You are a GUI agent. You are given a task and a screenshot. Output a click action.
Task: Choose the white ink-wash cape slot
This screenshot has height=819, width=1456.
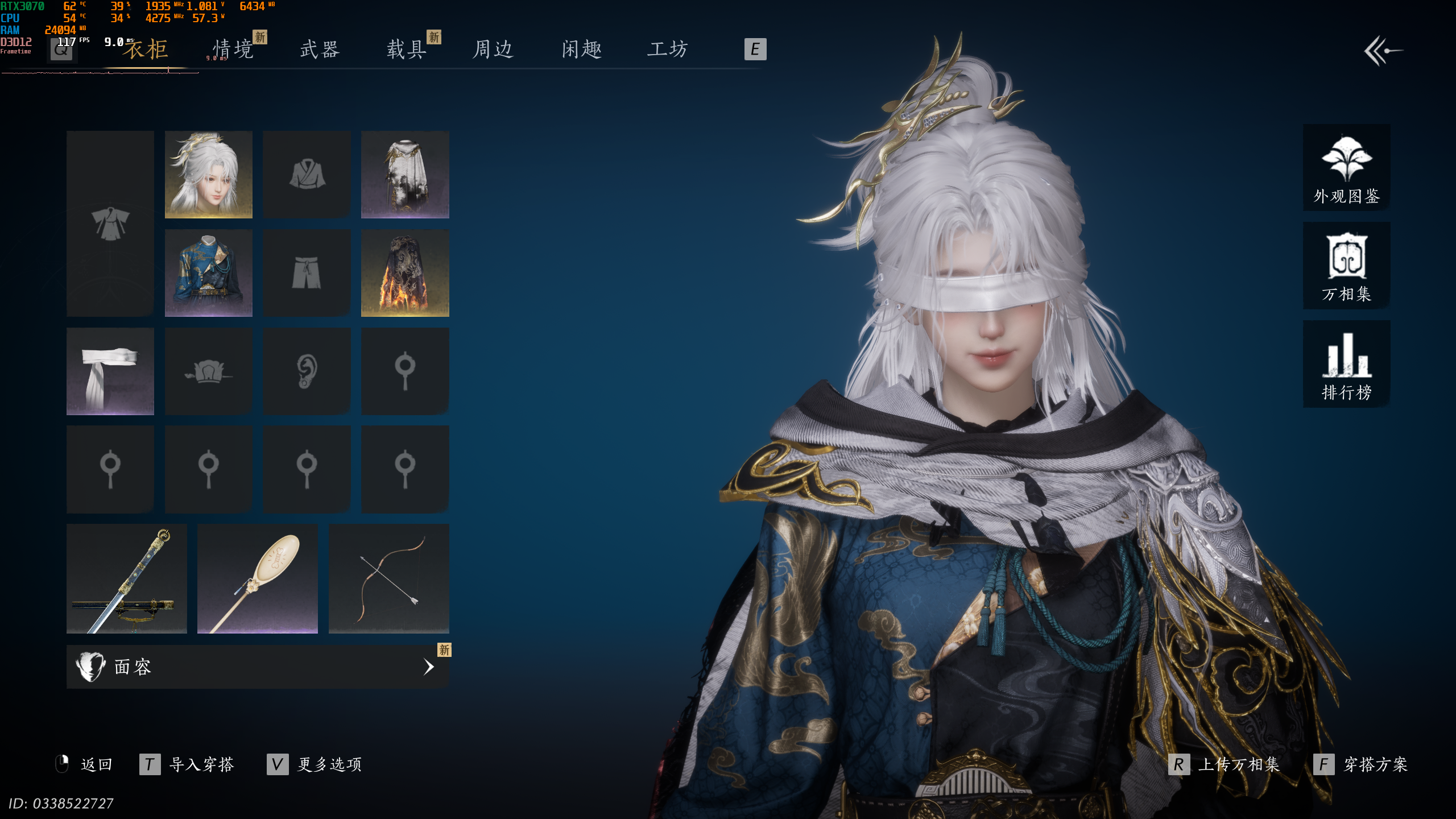(x=405, y=175)
